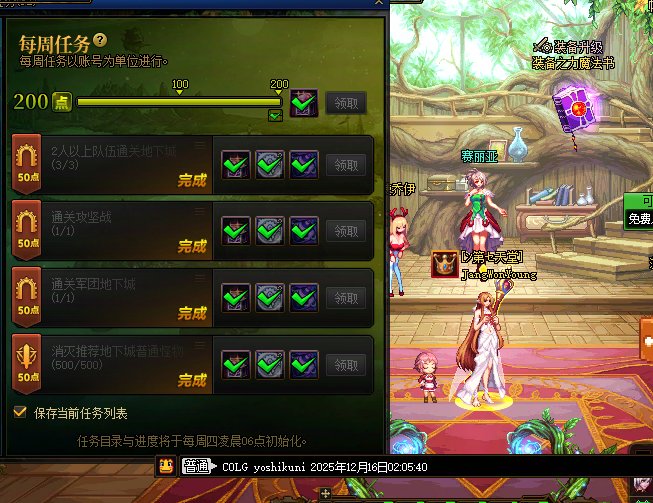Select the reward box beside the progress bar
The height and width of the screenshot is (503, 653).
(304, 102)
